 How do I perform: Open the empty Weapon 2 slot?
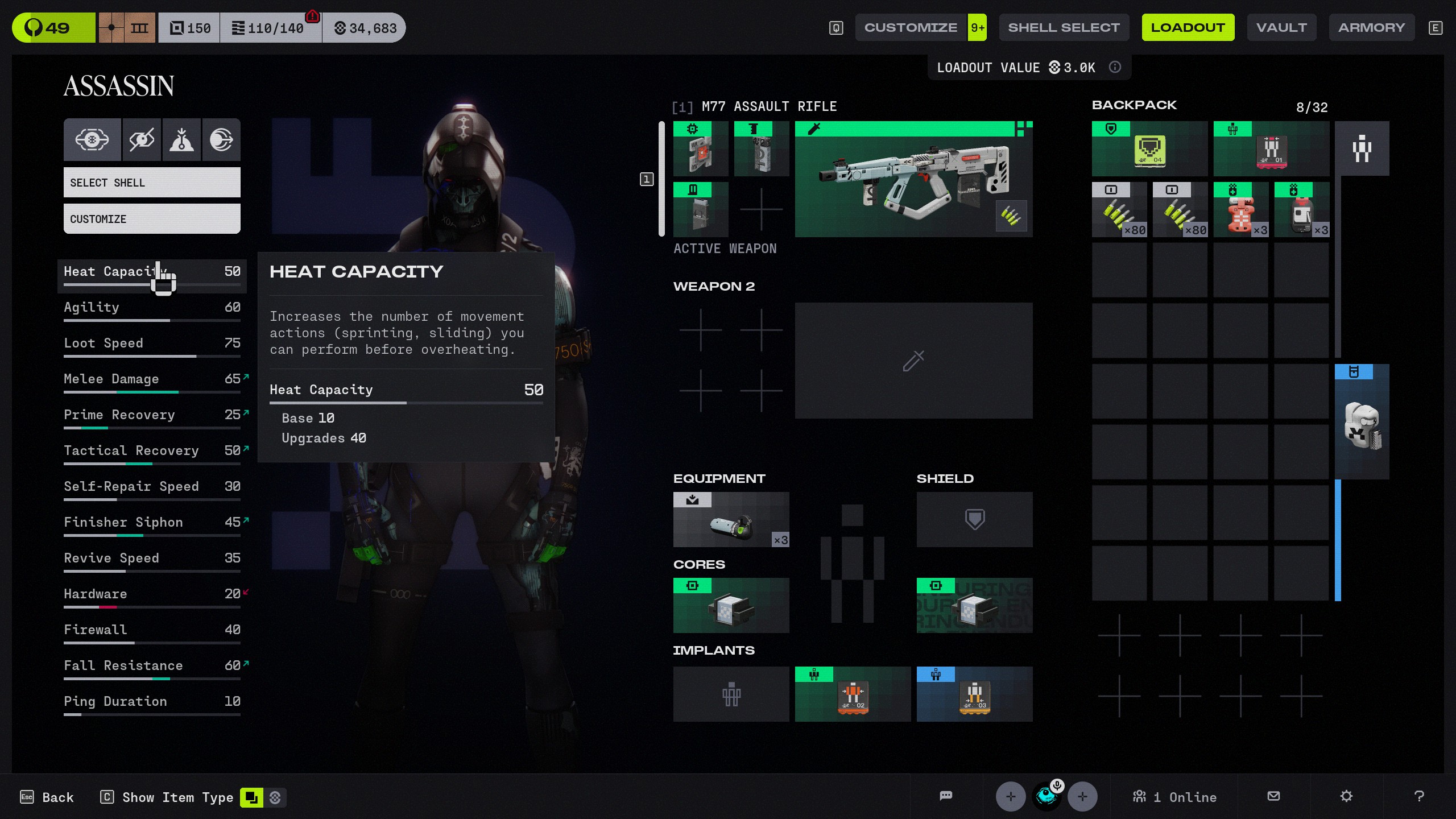click(913, 361)
